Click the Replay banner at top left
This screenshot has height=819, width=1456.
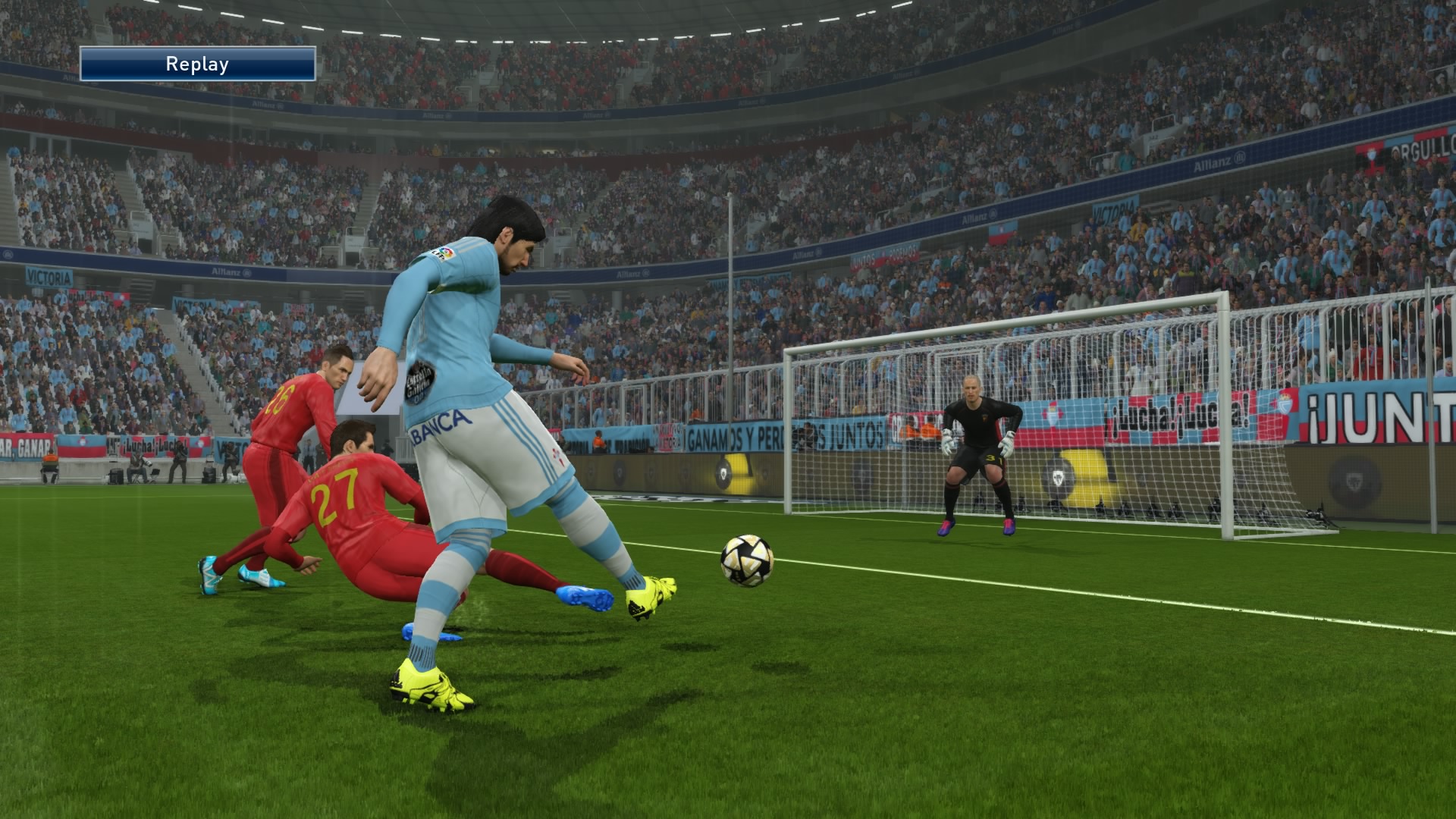tap(197, 64)
